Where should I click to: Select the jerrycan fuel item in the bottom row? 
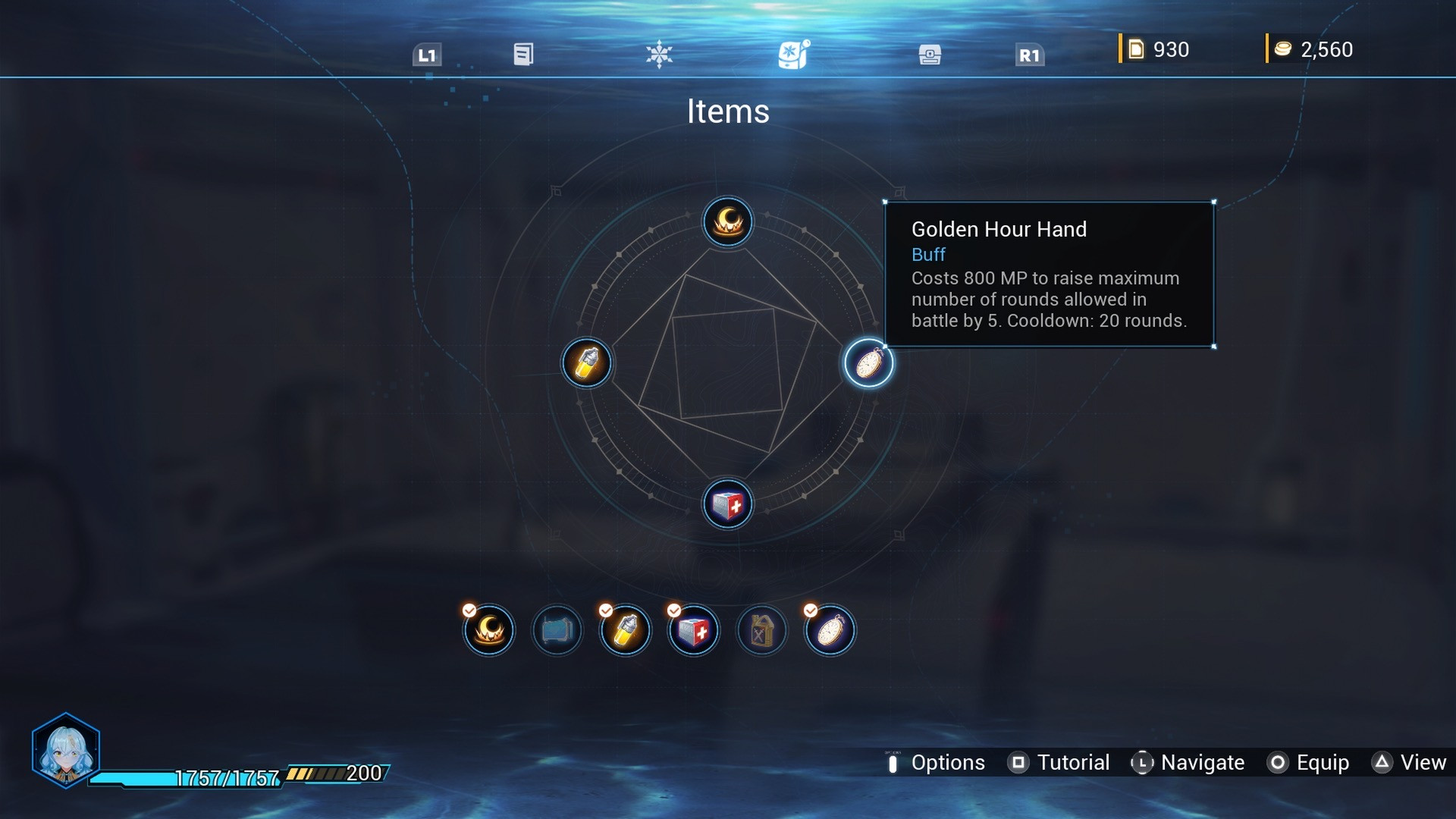(x=761, y=630)
